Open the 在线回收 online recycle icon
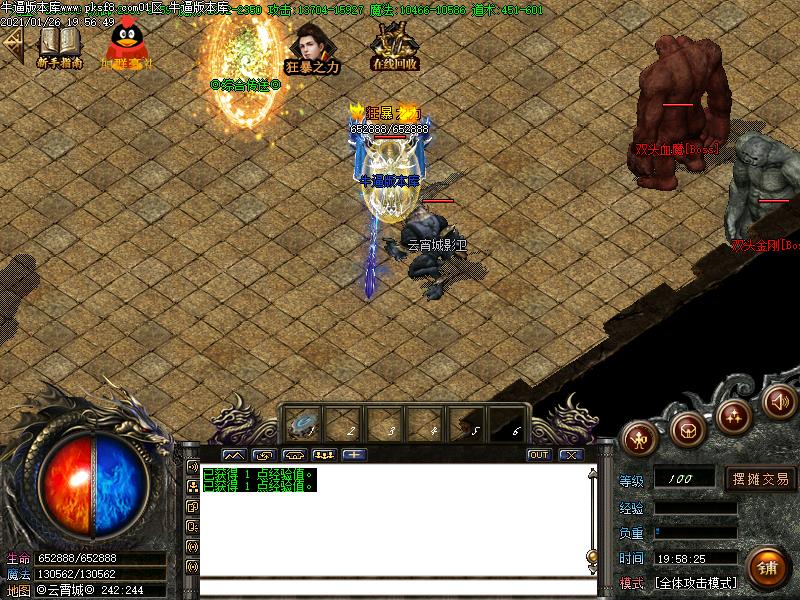This screenshot has width=800, height=600. click(394, 44)
